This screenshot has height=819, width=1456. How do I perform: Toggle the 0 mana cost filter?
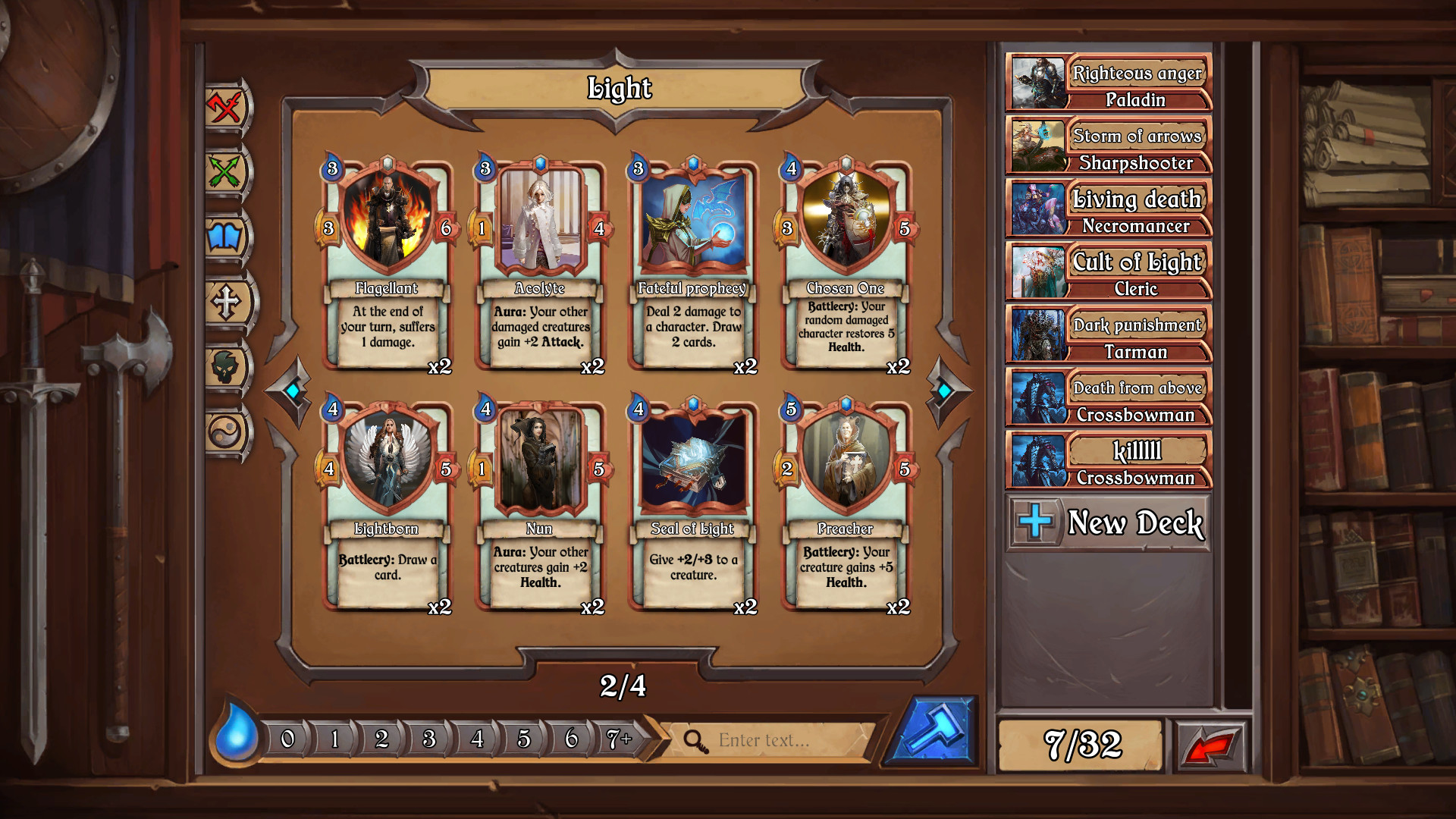(x=287, y=738)
